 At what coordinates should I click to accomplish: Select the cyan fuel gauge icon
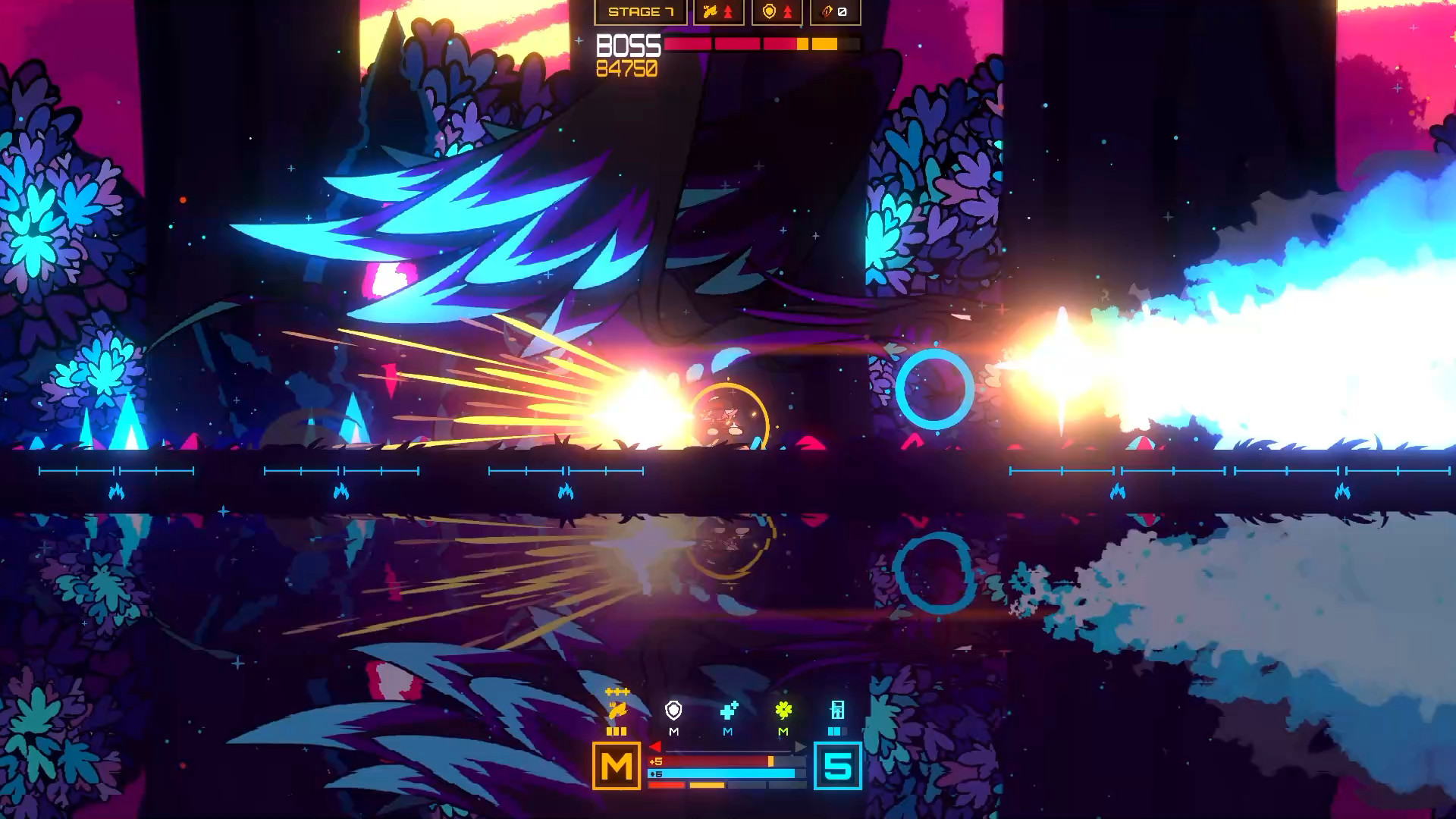(x=838, y=711)
